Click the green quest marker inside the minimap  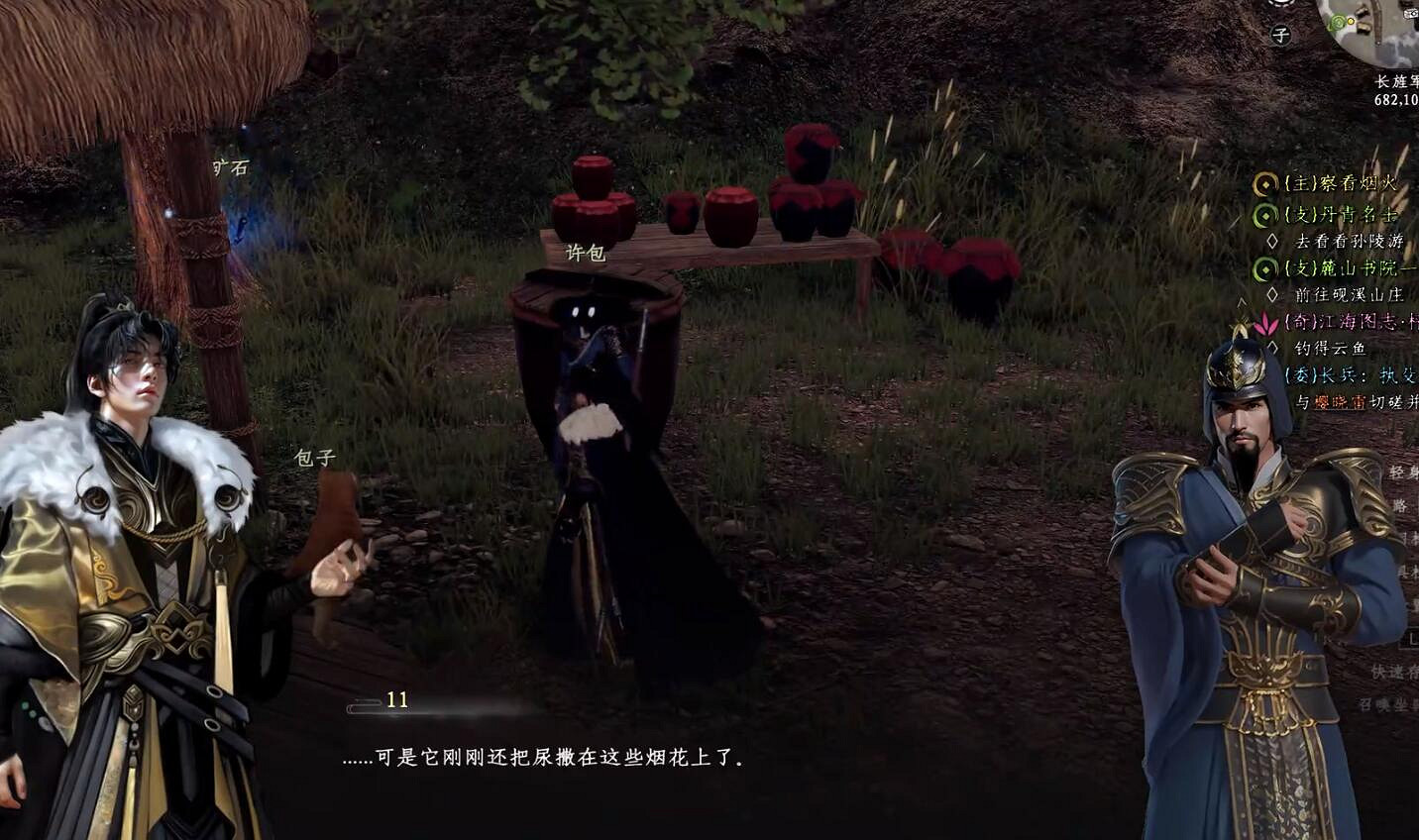1338,22
